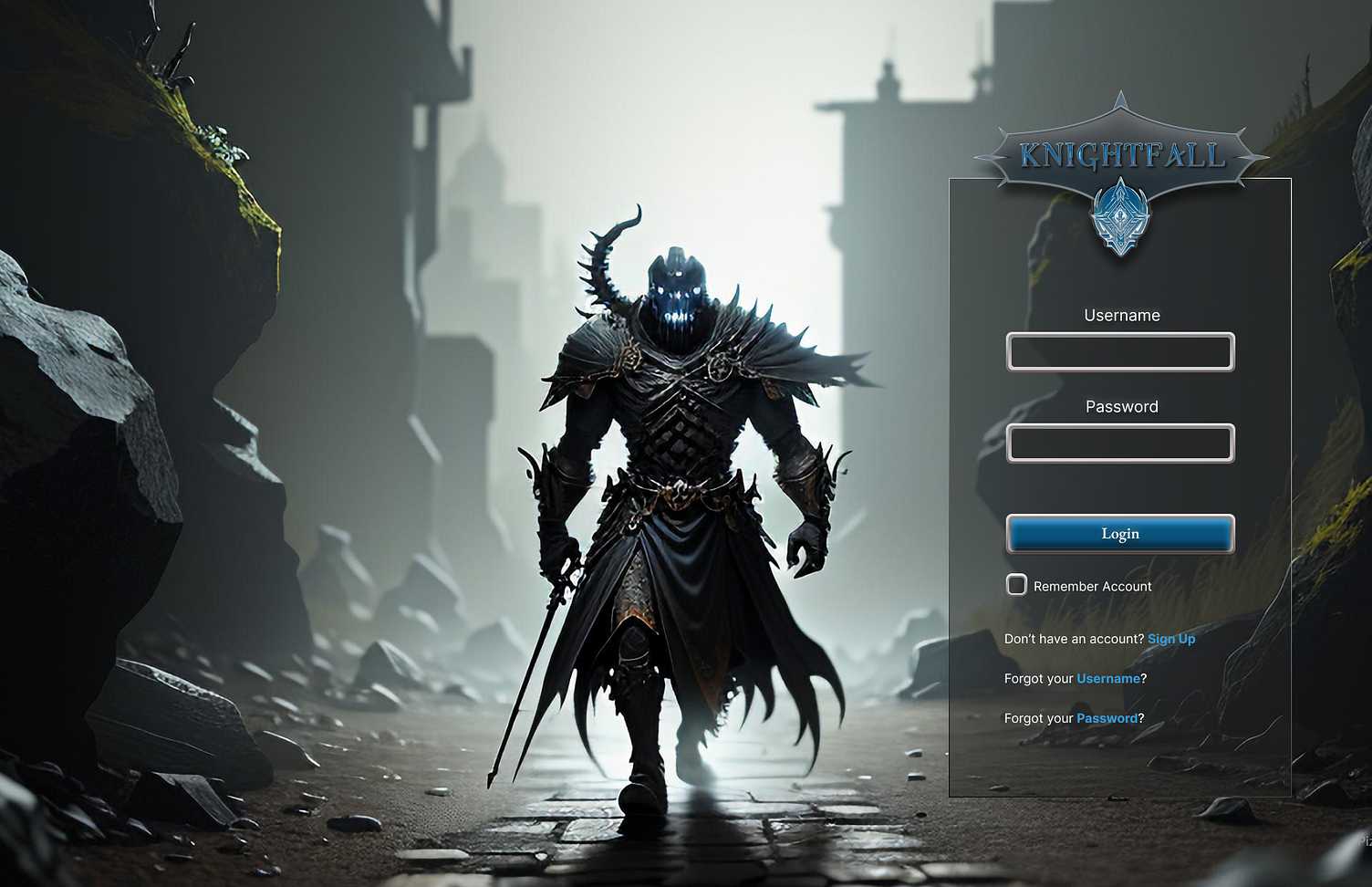Click inside the Username input field
1372x887 pixels.
1120,352
